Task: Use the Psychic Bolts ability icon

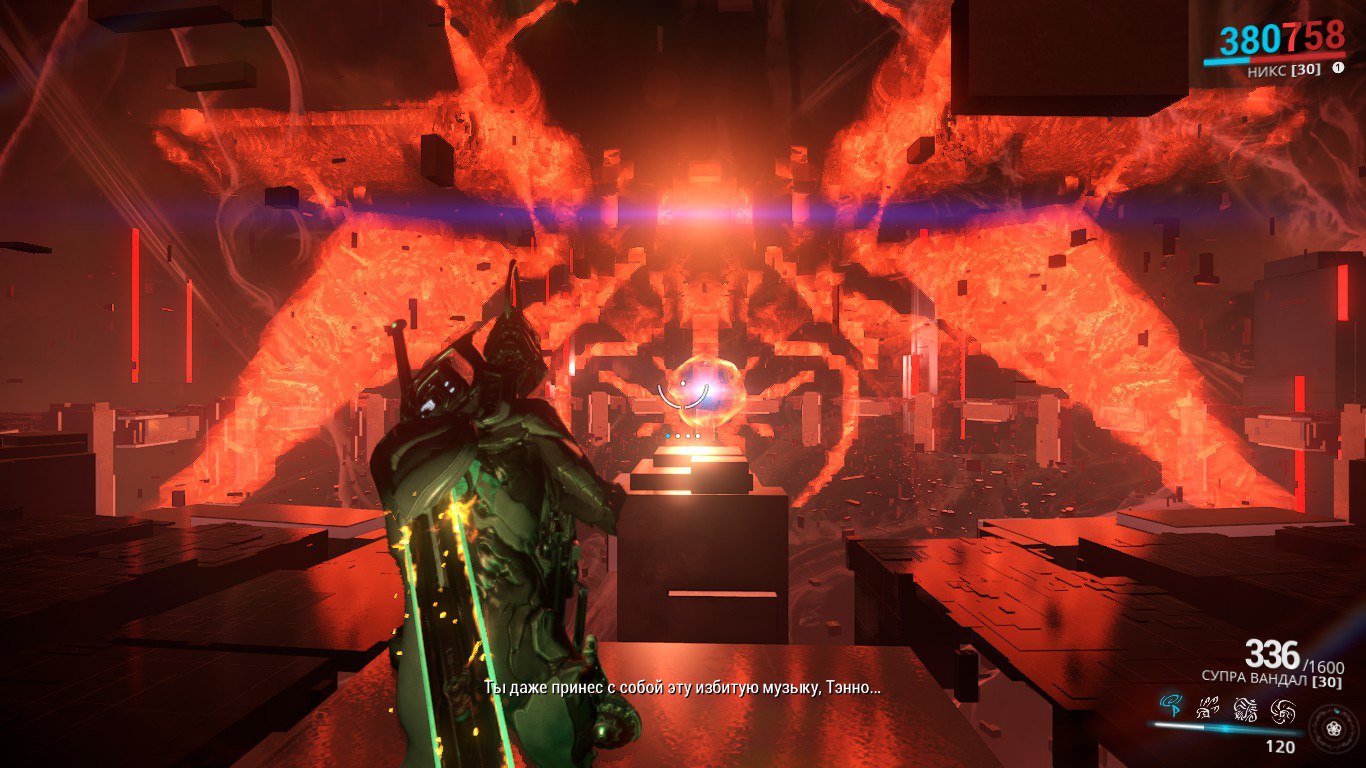Action: 1207,710
